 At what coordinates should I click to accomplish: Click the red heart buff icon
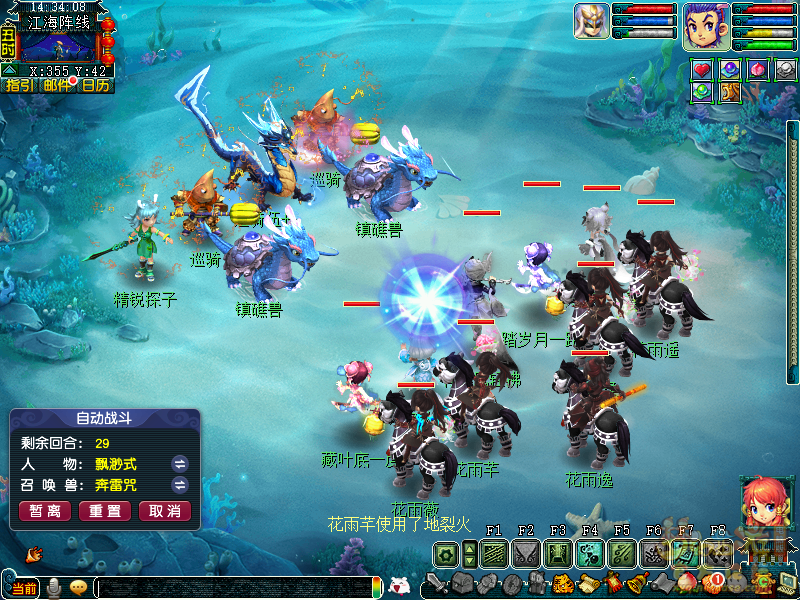(702, 70)
